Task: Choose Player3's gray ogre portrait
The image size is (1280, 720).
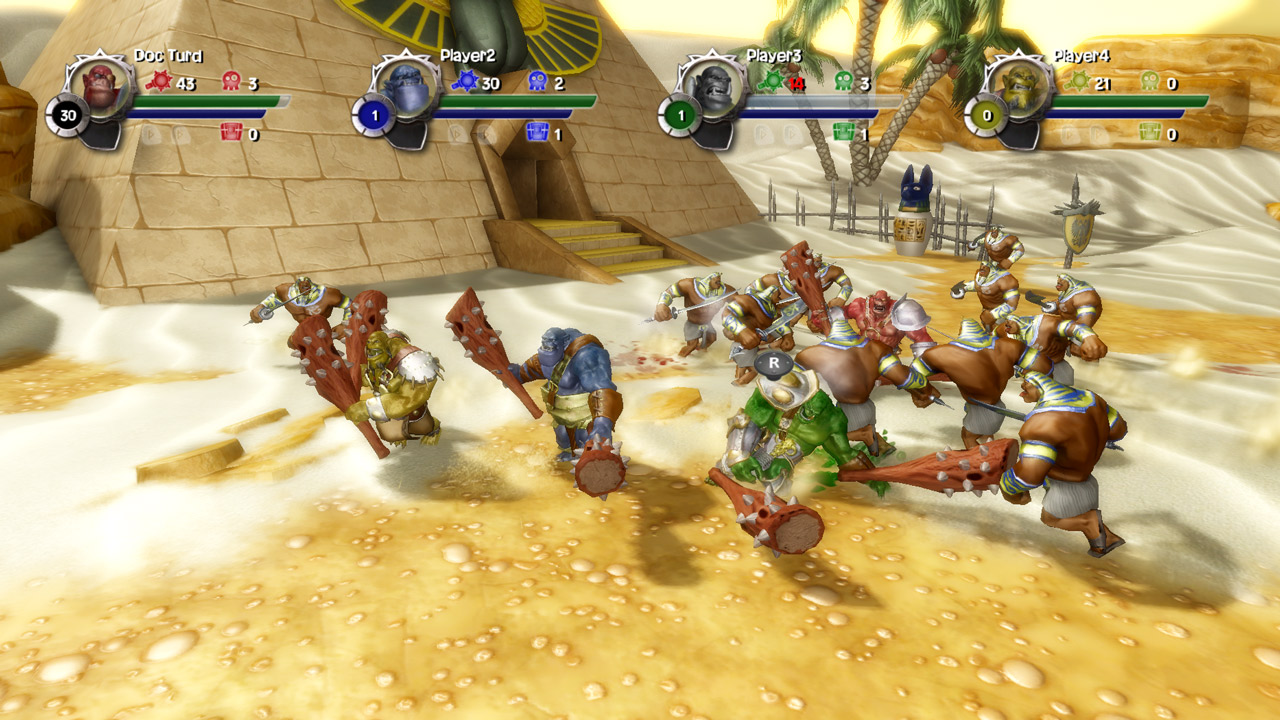Action: (713, 86)
